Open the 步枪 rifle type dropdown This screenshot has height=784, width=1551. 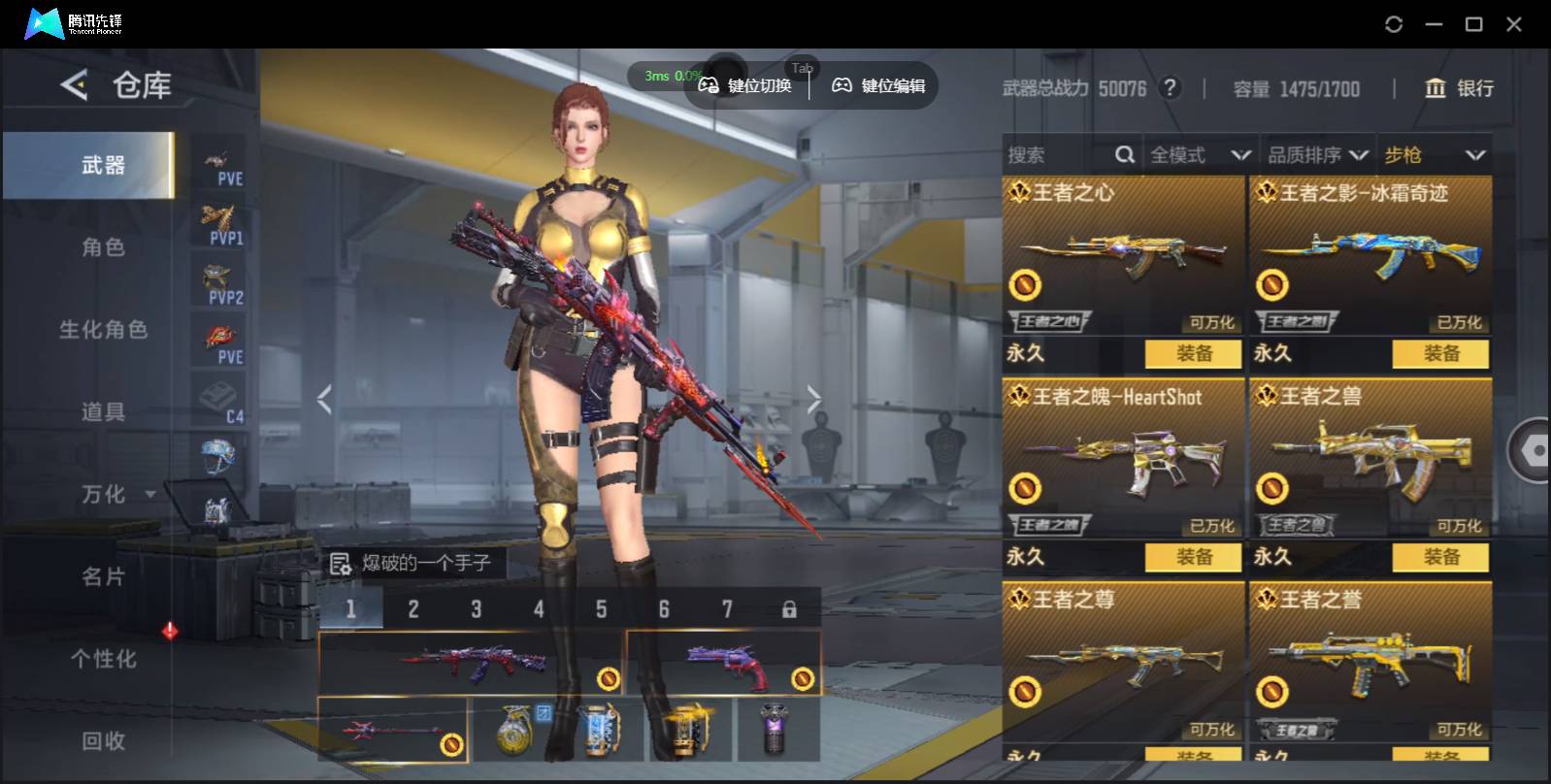(x=1435, y=155)
